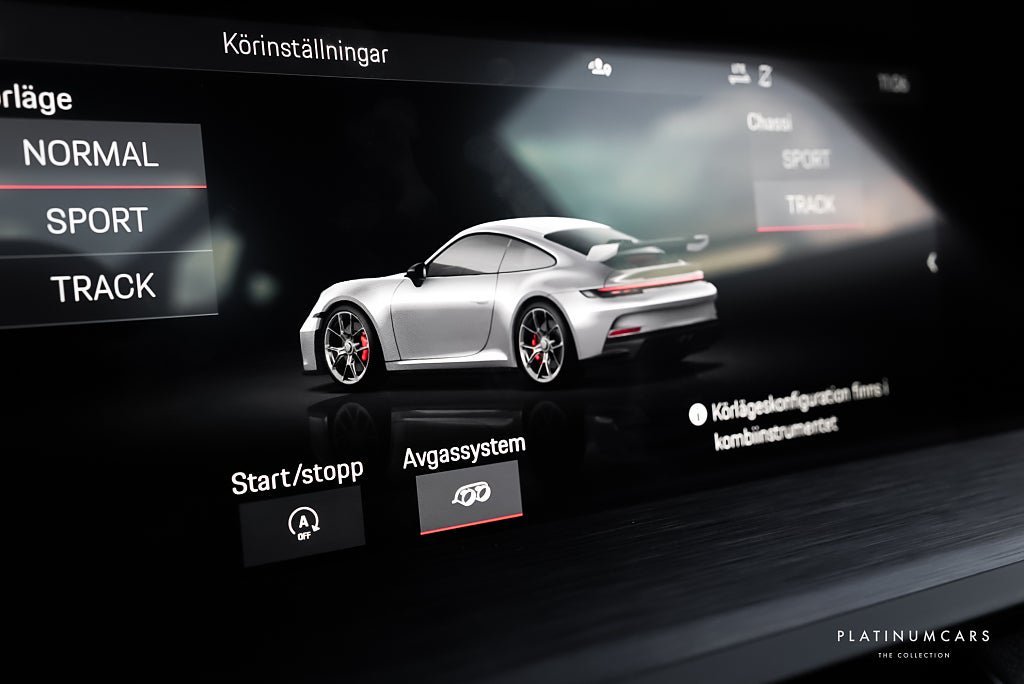Select the NORMAL drive mode
The height and width of the screenshot is (684, 1024).
click(x=92, y=153)
